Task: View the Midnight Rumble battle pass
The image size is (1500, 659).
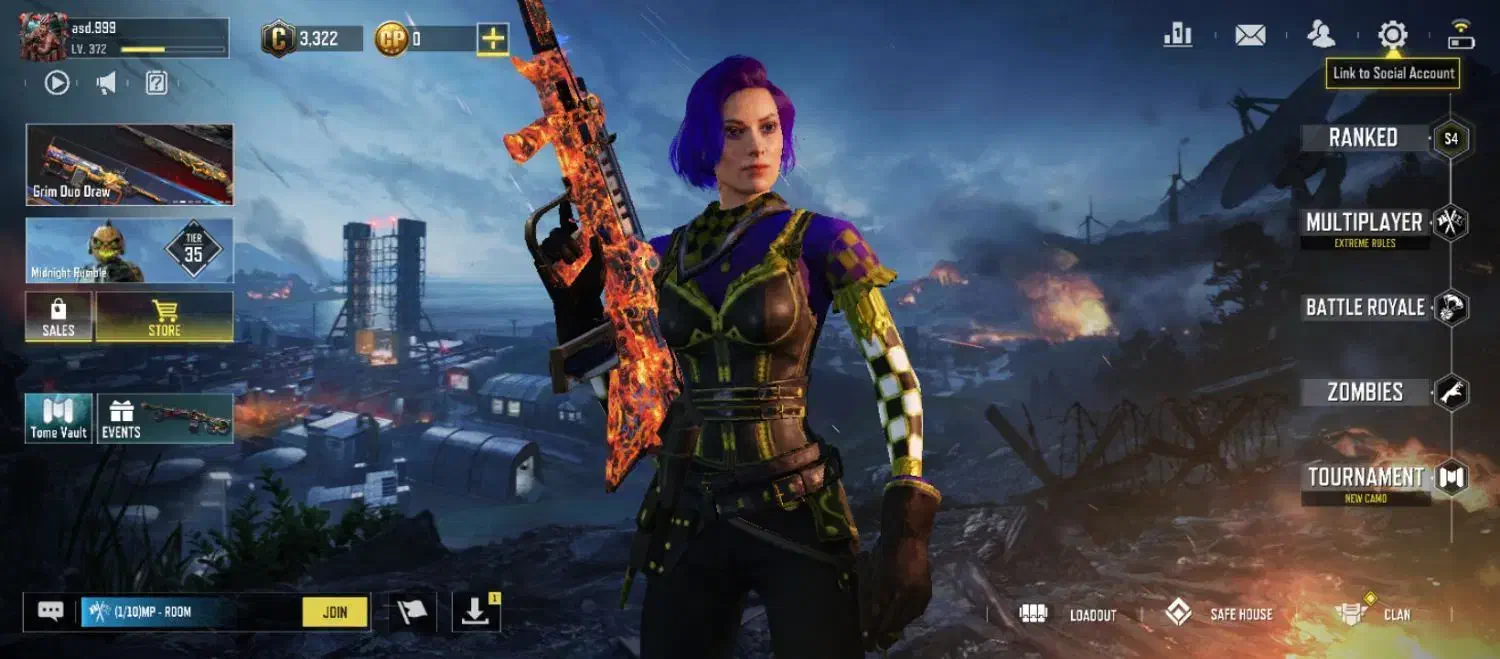Action: tap(130, 251)
